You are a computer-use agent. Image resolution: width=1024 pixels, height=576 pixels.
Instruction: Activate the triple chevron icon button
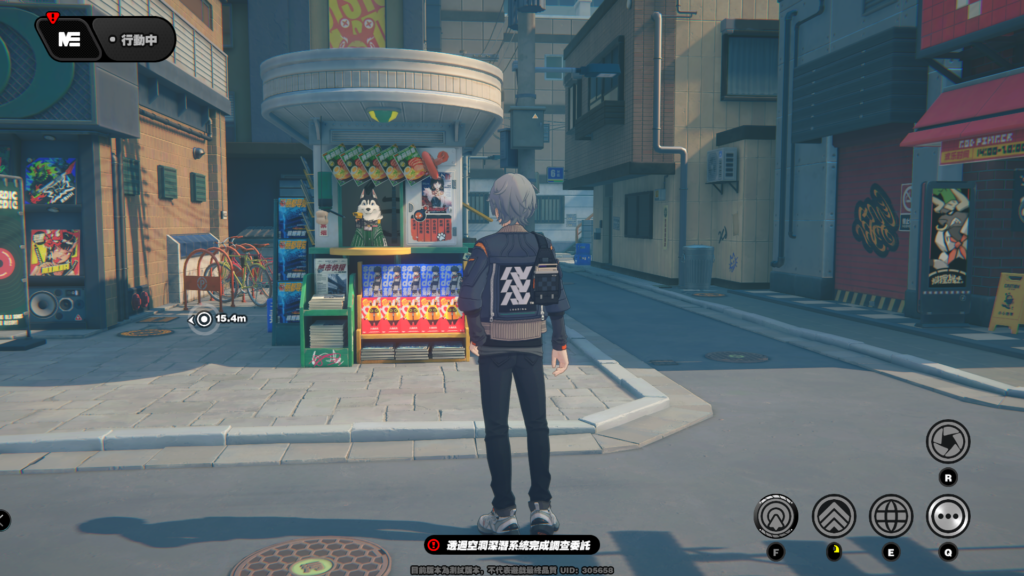(x=833, y=516)
